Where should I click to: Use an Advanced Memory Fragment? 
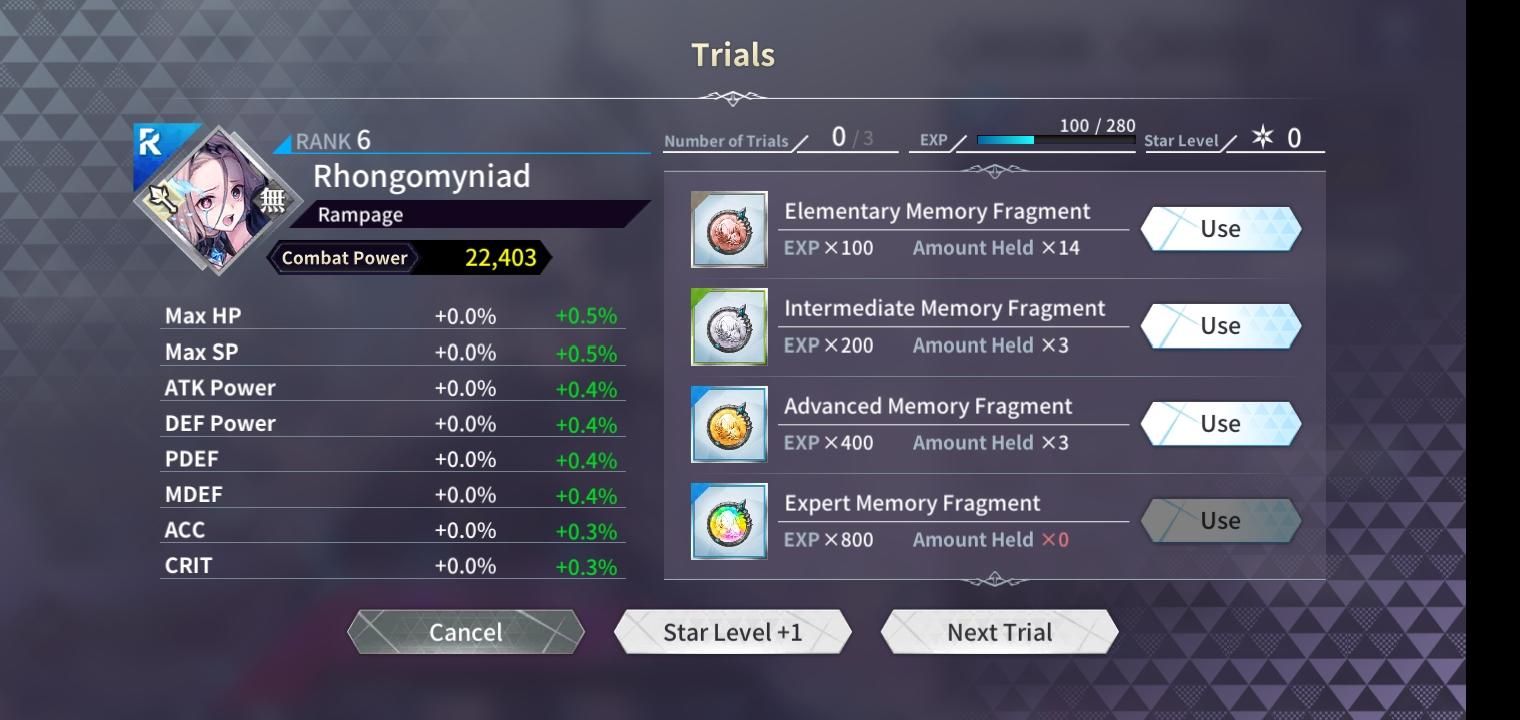(x=1220, y=422)
